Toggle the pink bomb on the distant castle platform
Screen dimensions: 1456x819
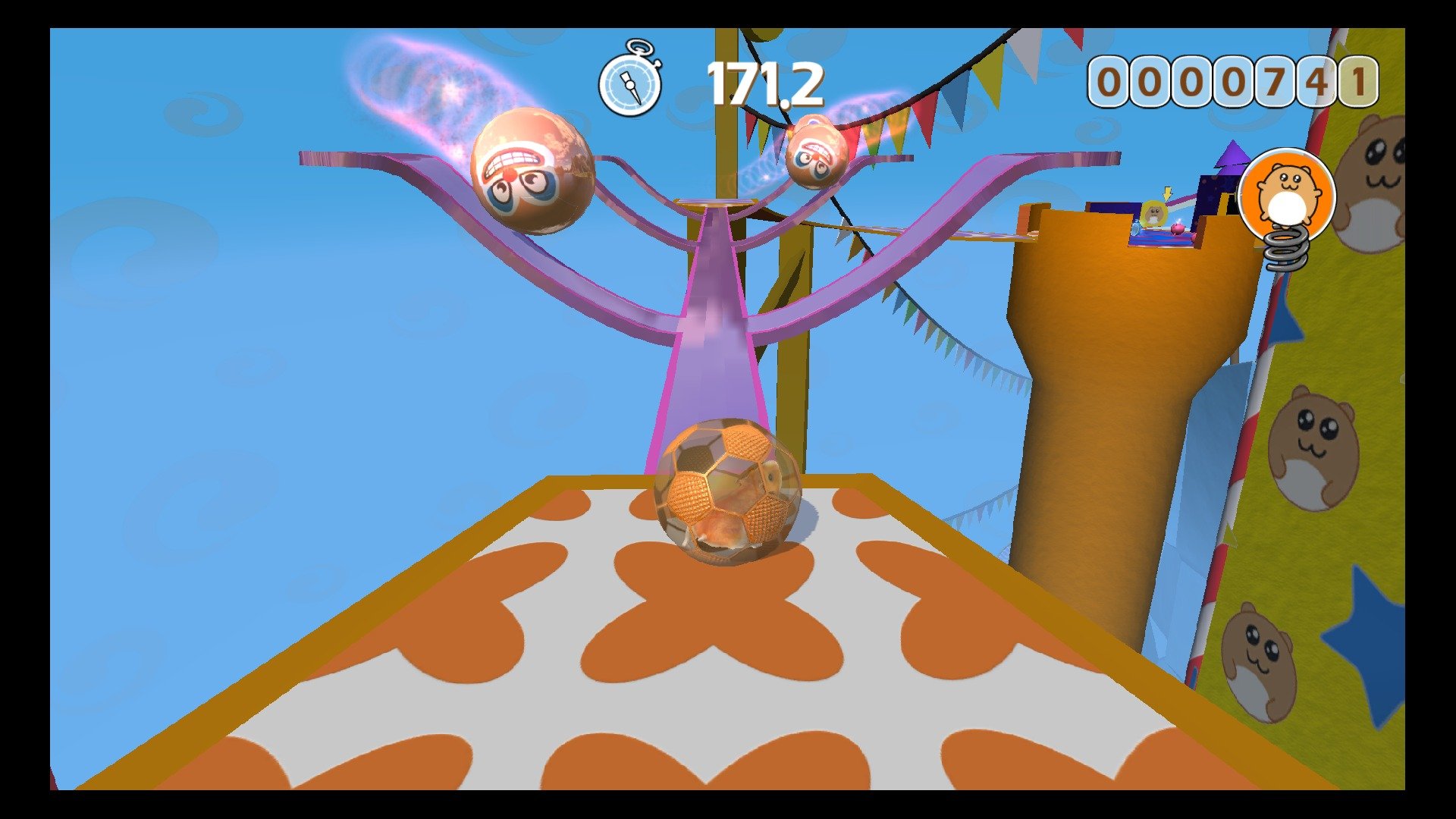[x=1178, y=230]
